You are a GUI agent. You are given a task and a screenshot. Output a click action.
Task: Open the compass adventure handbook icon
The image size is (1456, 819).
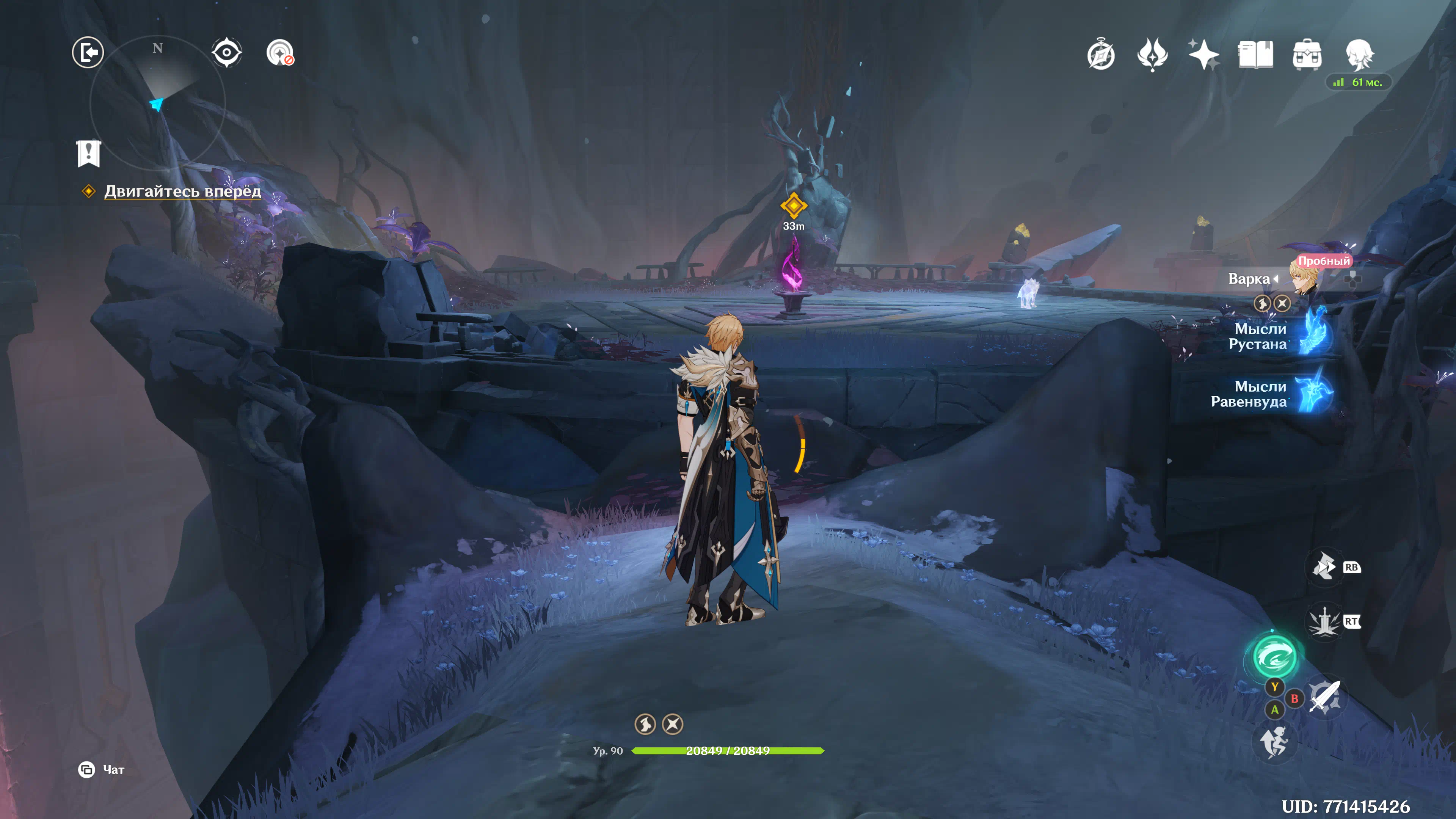click(1100, 55)
